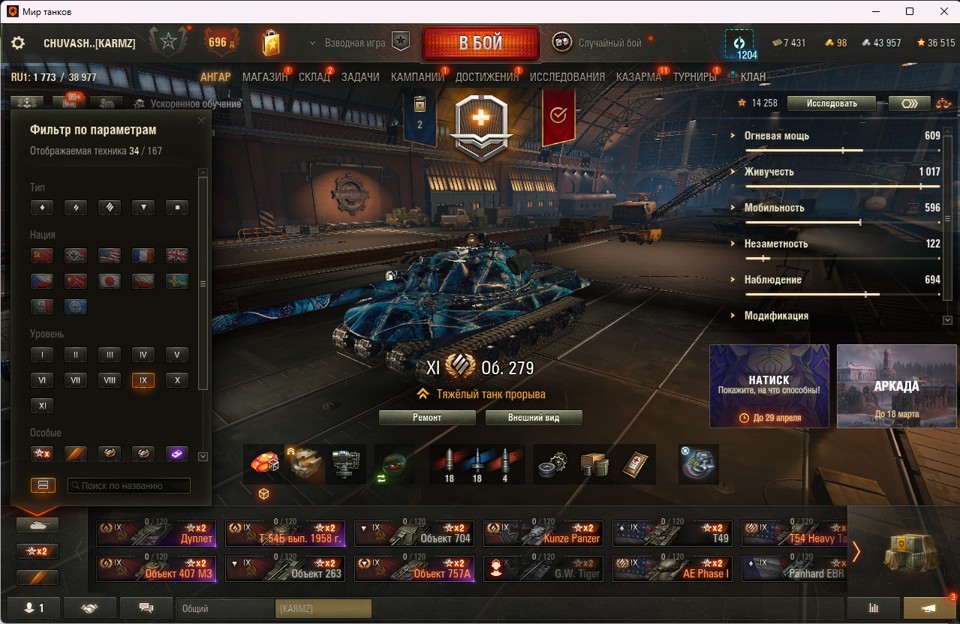Expand the Модификация parameters section
960x624 pixels.
pos(776,316)
